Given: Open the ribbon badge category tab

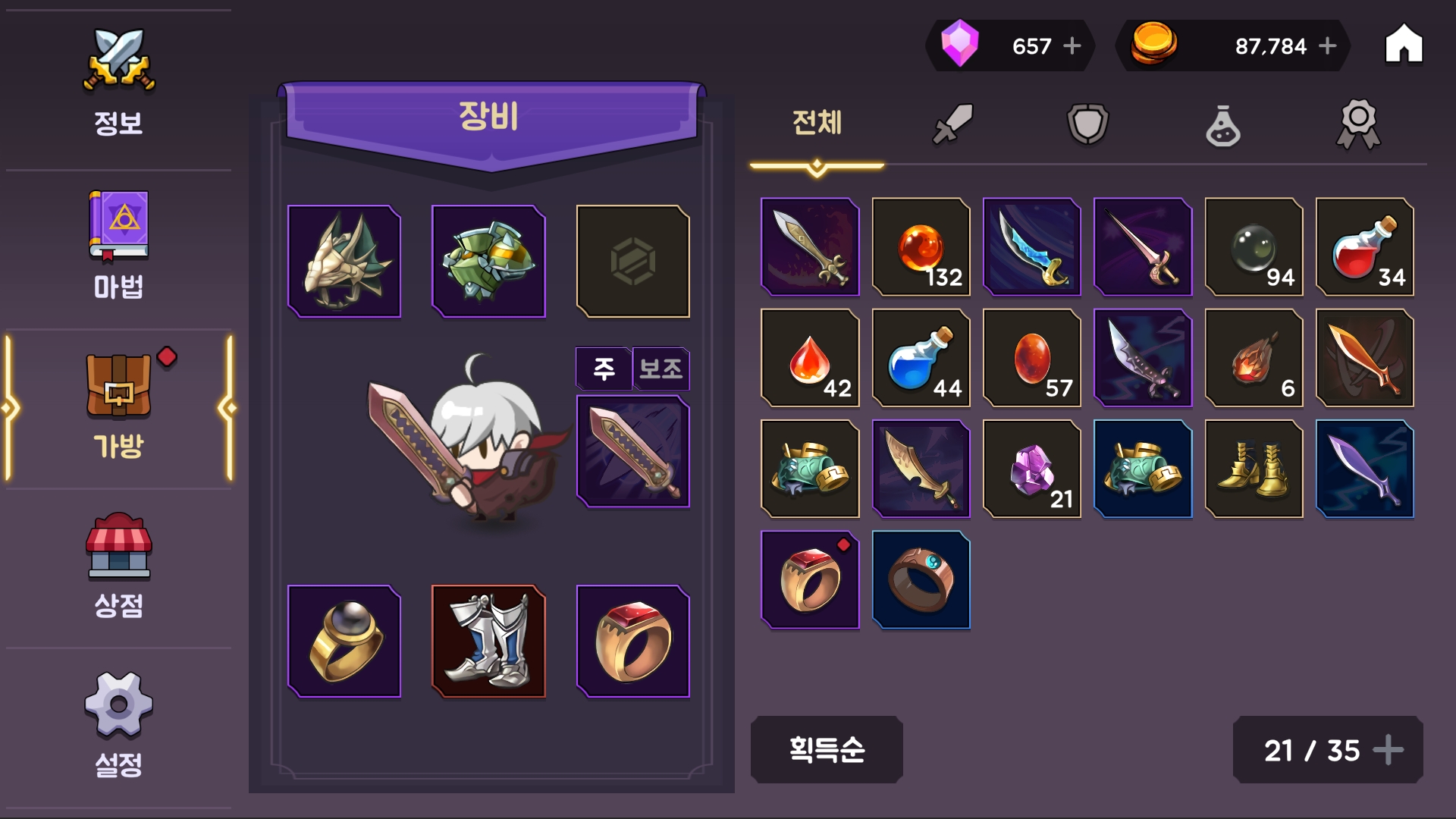Looking at the screenshot, I should [1357, 124].
